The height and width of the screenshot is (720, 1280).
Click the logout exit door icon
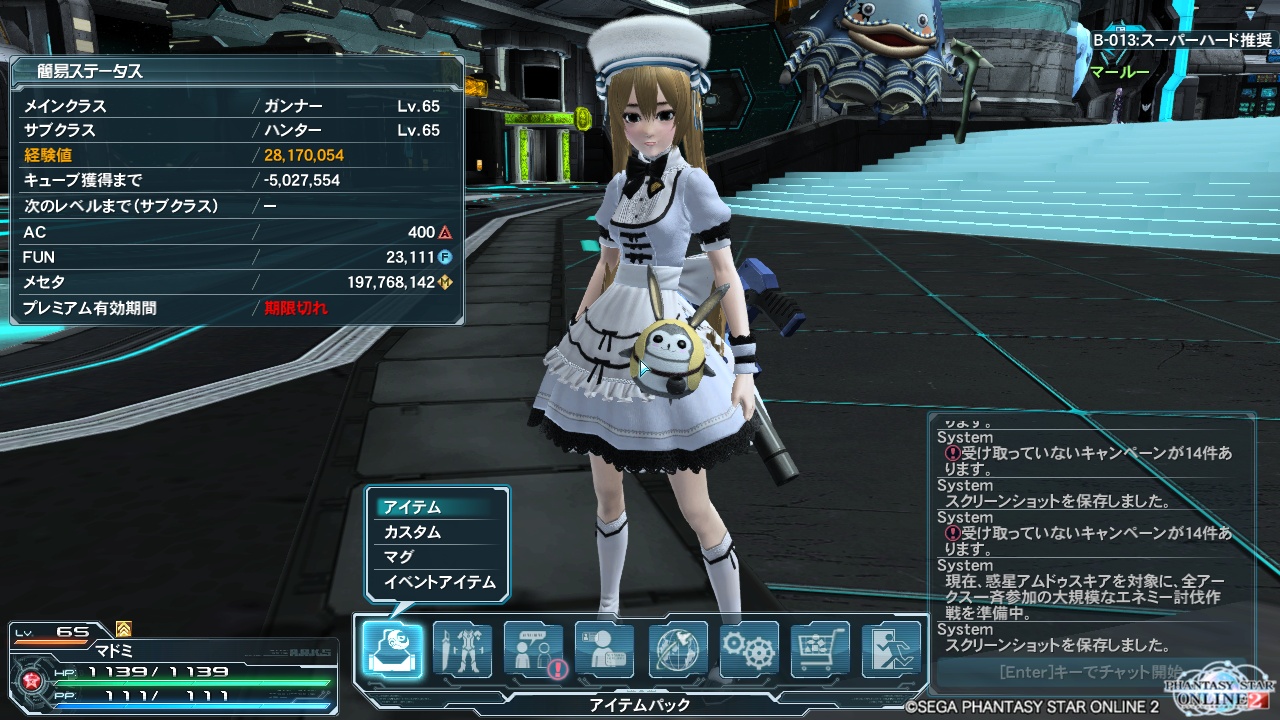point(891,650)
